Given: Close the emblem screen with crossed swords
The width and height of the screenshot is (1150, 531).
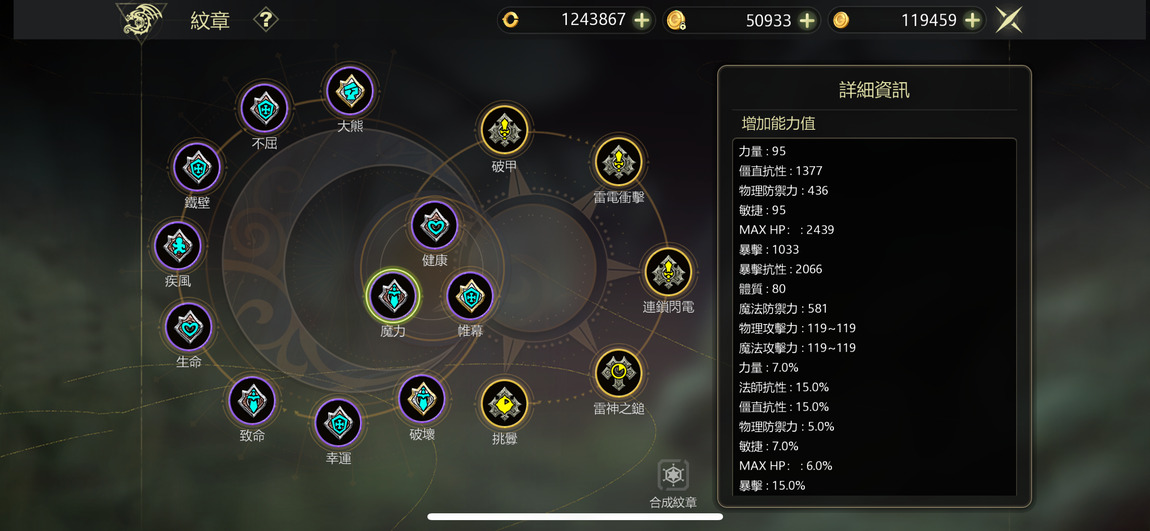Looking at the screenshot, I should pyautogui.click(x=1009, y=20).
